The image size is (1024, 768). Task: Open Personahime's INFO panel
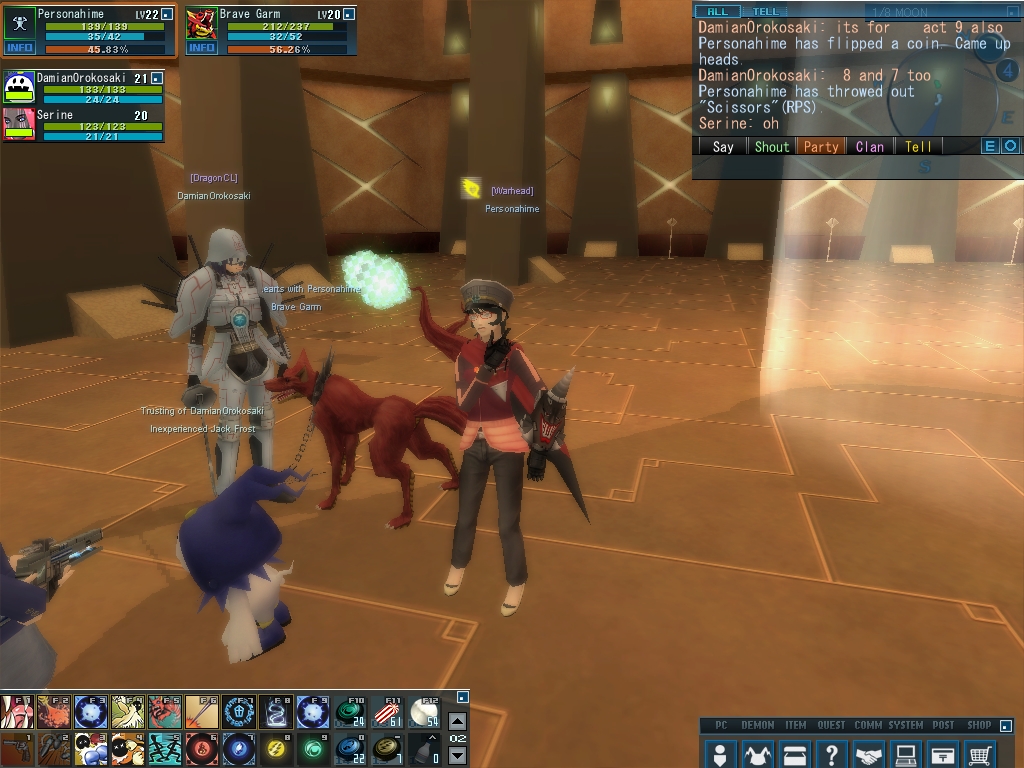coord(19,47)
